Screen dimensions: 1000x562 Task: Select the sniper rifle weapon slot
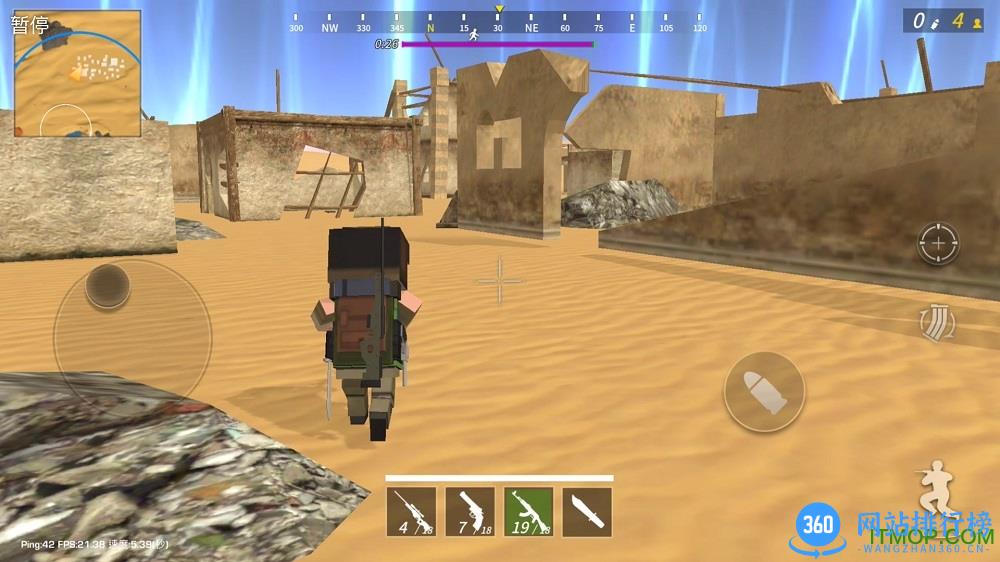(x=411, y=512)
